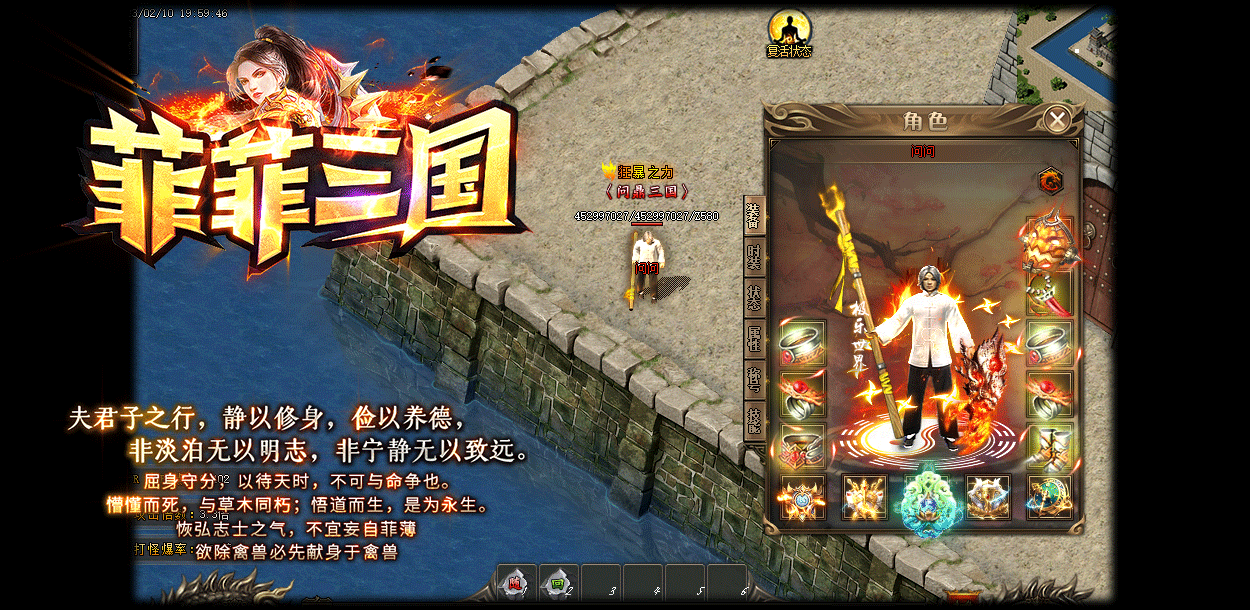This screenshot has height=610, width=1250.
Task: Select the red belt equipment slot
Action: 802,446
